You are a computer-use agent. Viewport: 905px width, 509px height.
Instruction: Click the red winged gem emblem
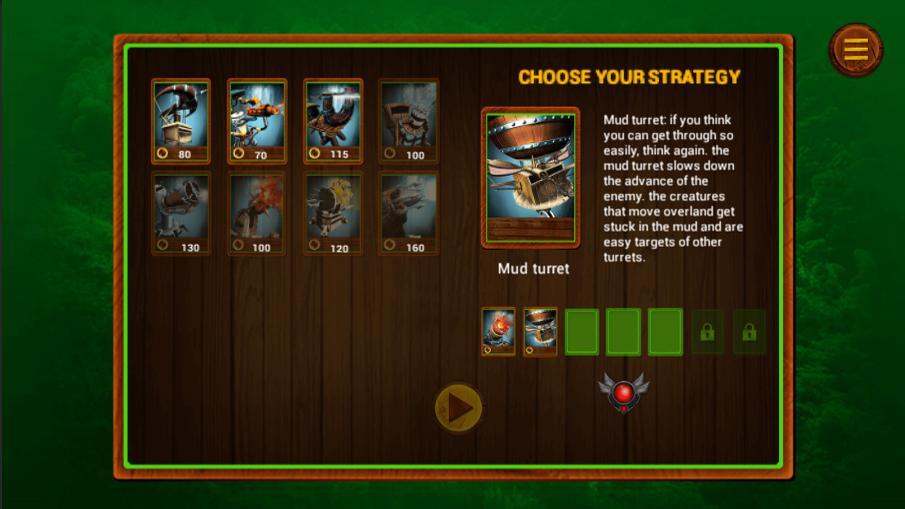pyautogui.click(x=623, y=393)
